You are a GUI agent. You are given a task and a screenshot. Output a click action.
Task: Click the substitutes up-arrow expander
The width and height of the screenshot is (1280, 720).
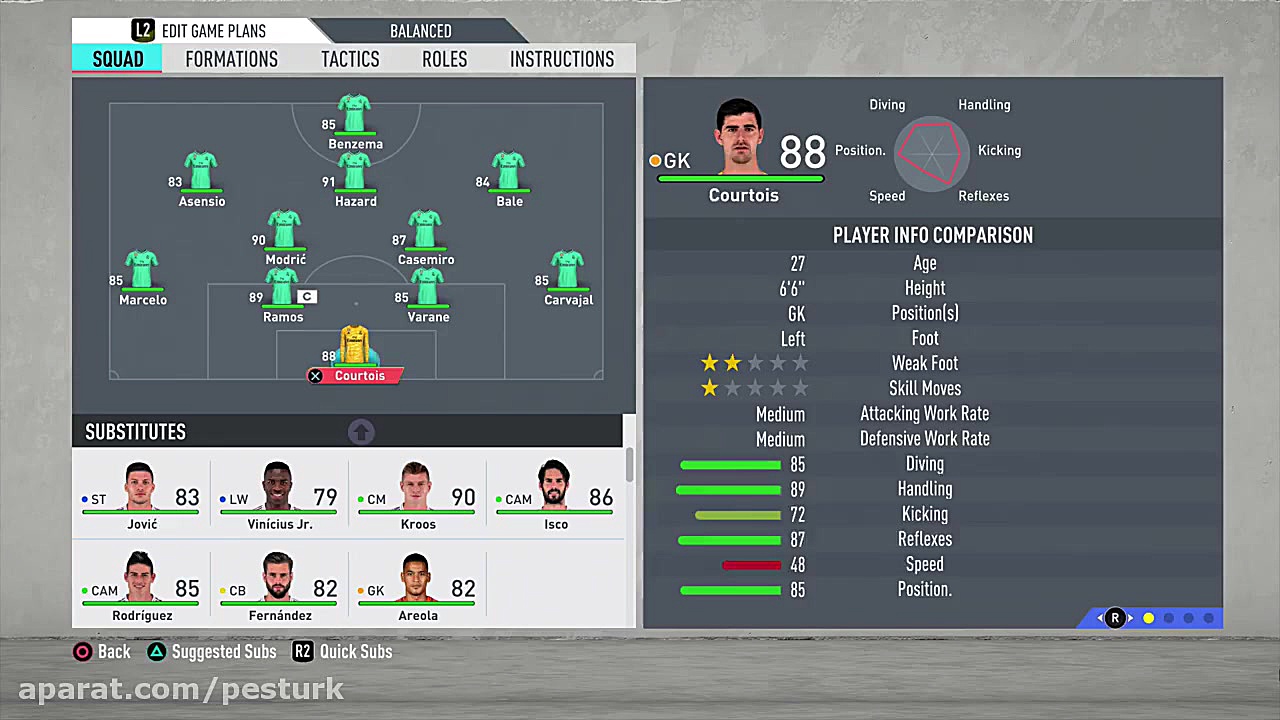[361, 432]
